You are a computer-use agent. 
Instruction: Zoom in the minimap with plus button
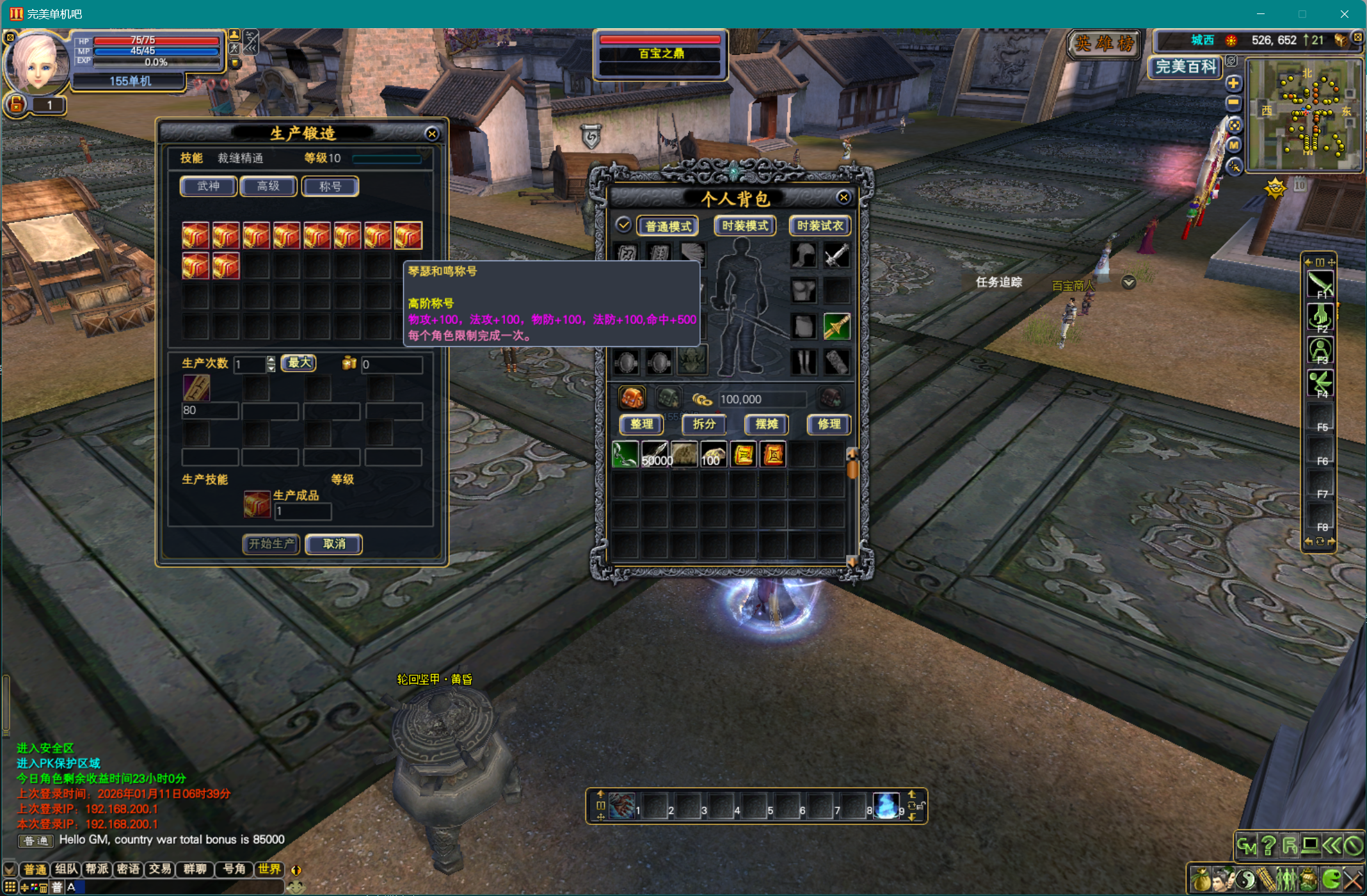(x=1233, y=83)
